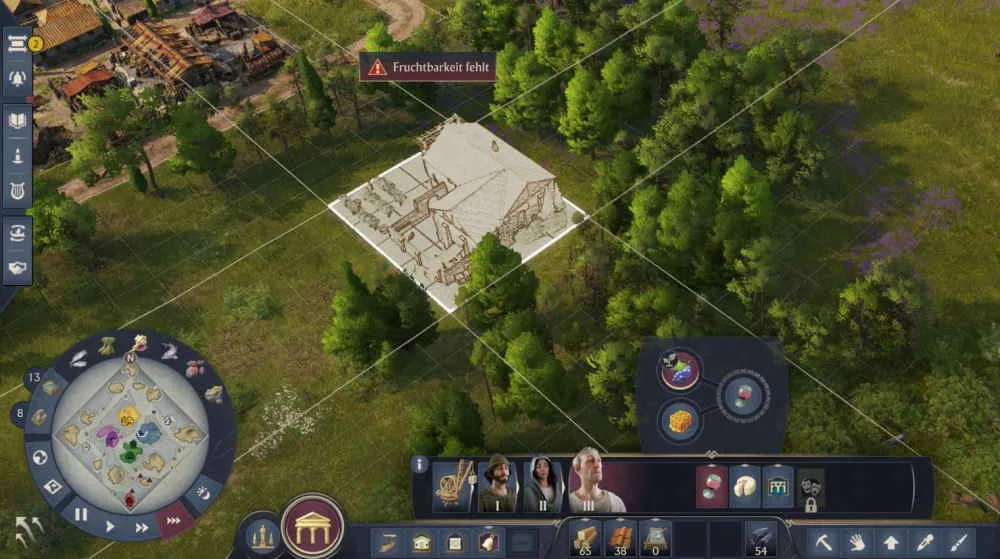
Task: Pause the game speed
Action: point(82,515)
